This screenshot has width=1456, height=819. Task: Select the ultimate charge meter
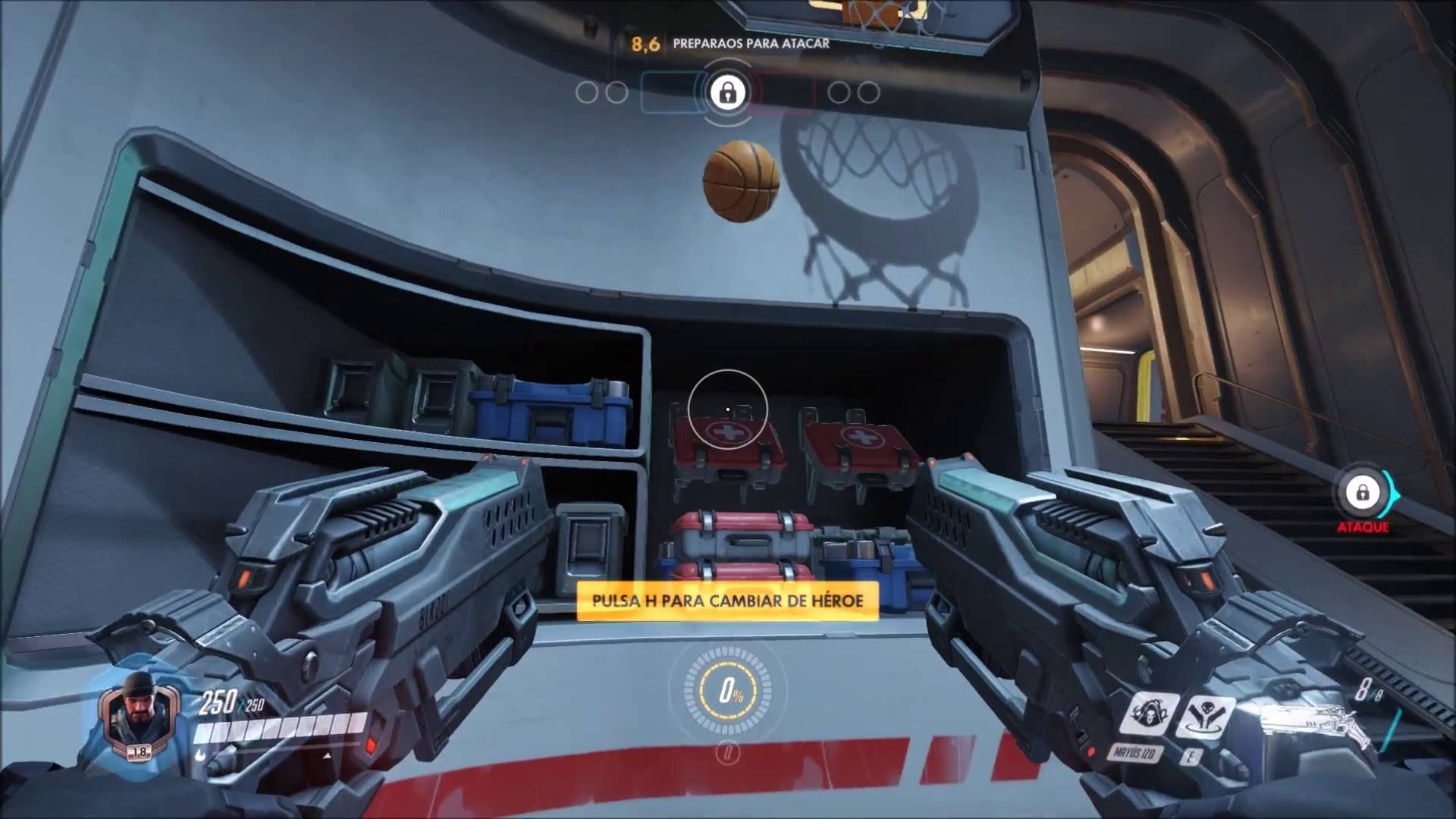(x=728, y=690)
